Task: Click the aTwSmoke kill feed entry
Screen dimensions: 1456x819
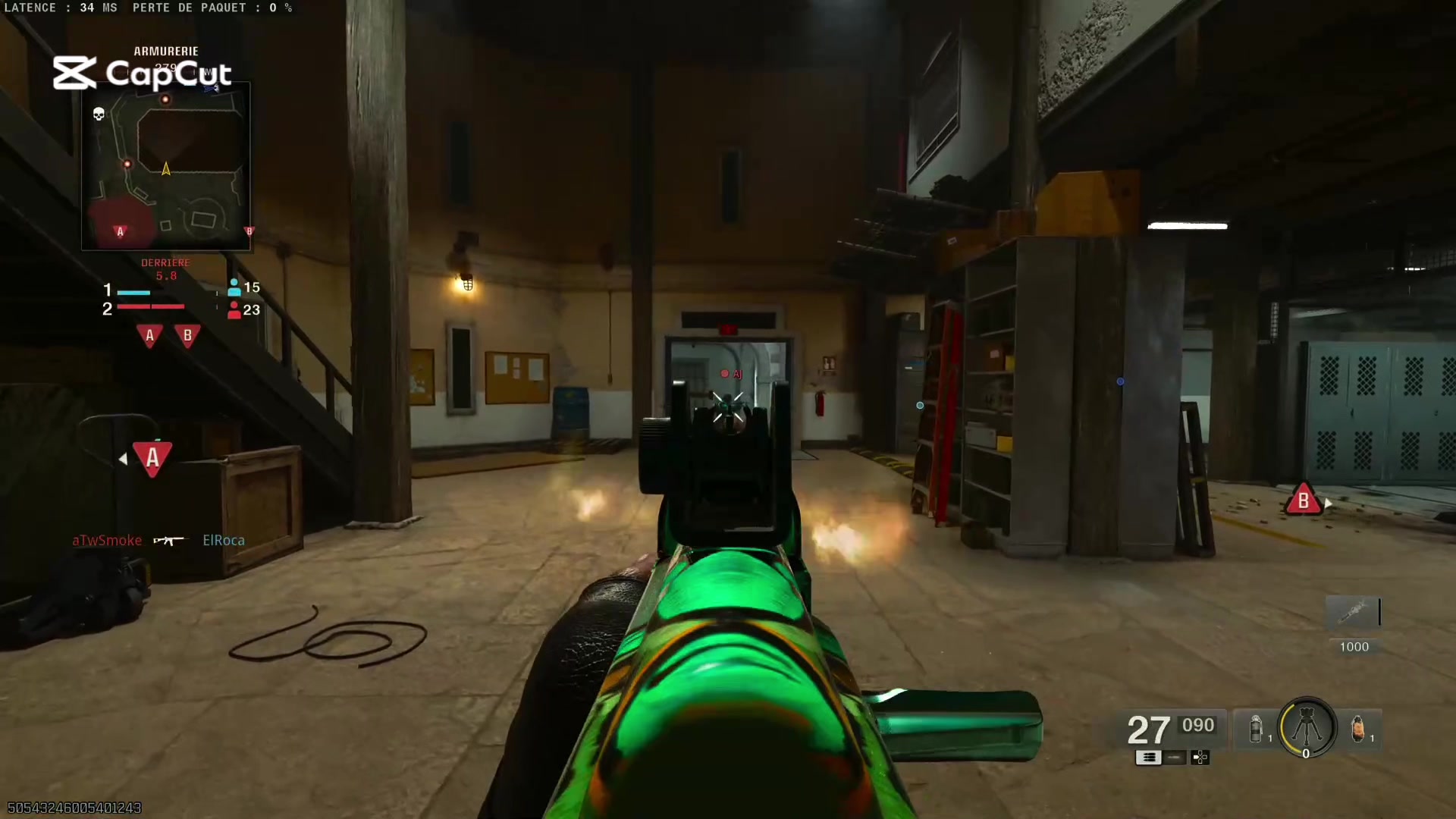Action: (x=107, y=540)
